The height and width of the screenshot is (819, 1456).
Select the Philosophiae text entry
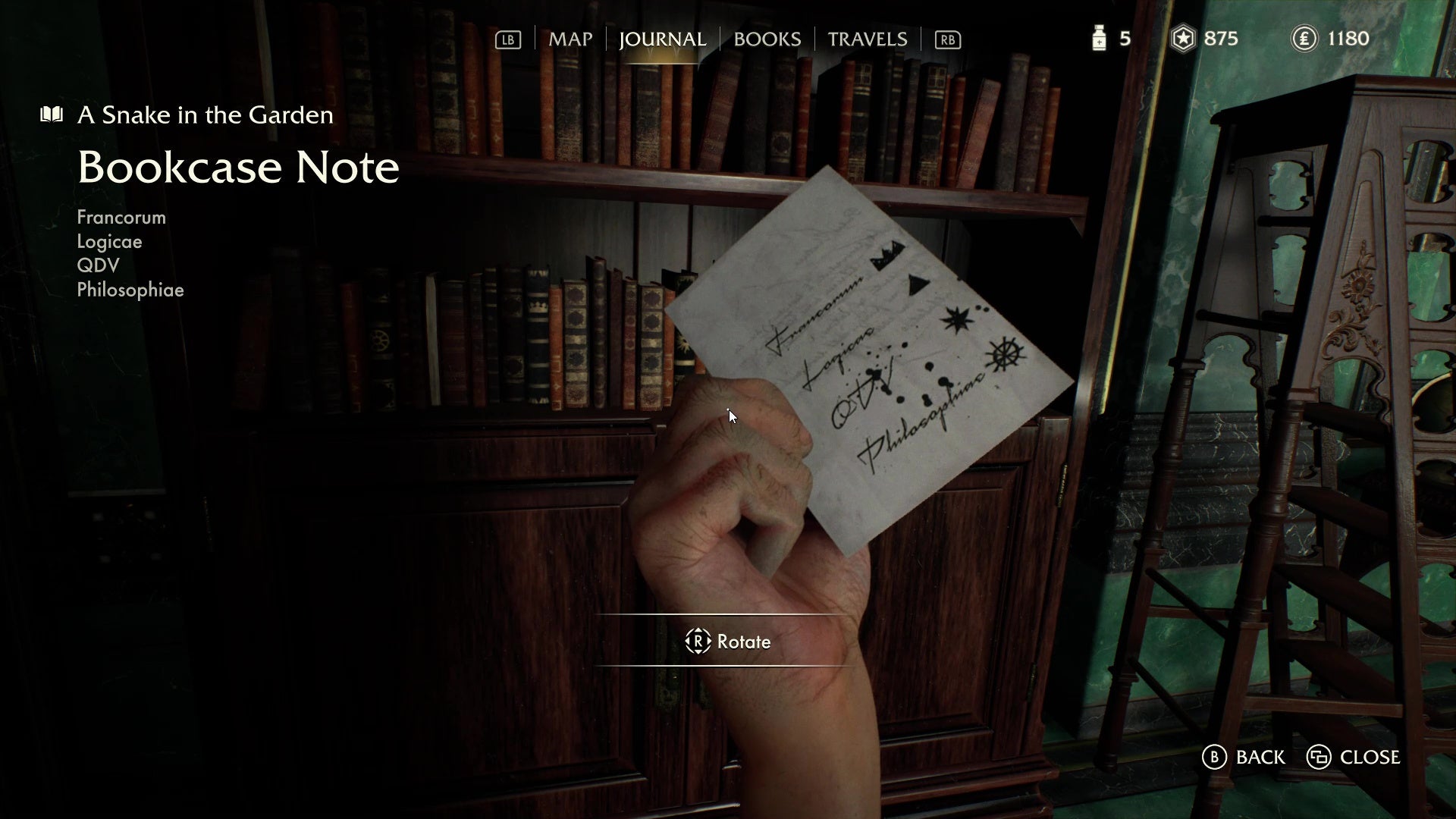(x=130, y=290)
